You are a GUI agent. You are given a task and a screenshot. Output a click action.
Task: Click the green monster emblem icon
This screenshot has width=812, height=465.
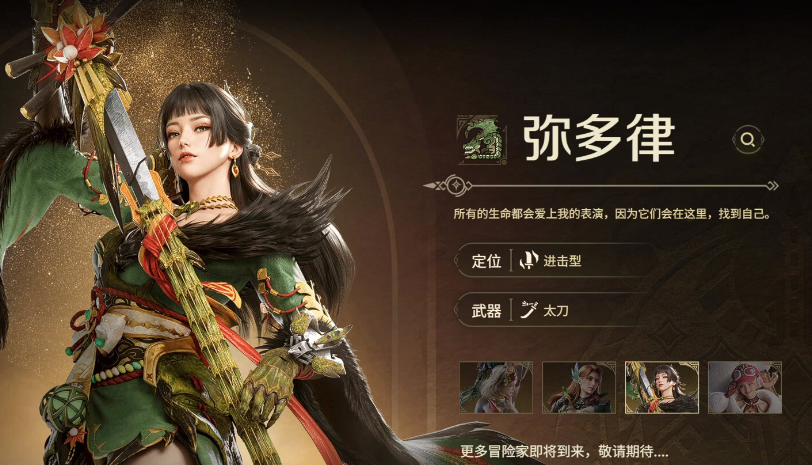coord(481,139)
